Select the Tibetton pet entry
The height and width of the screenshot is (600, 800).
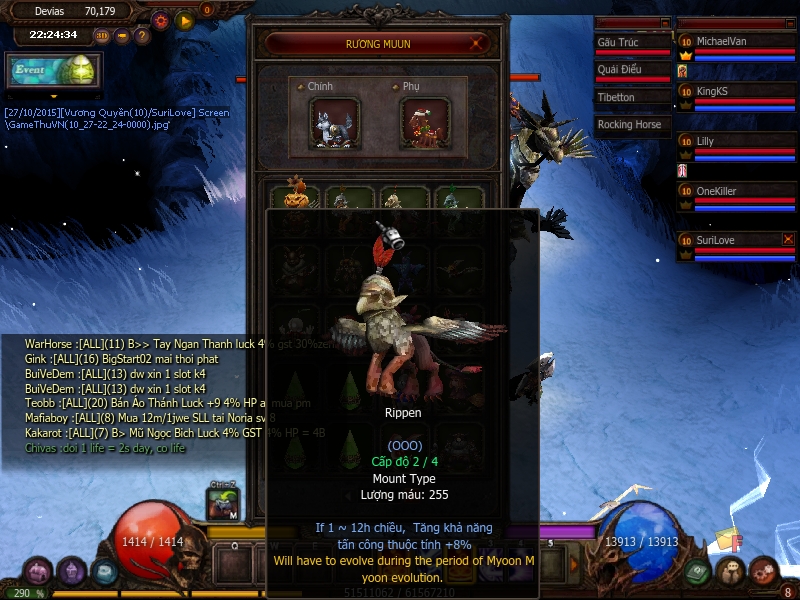(632, 97)
